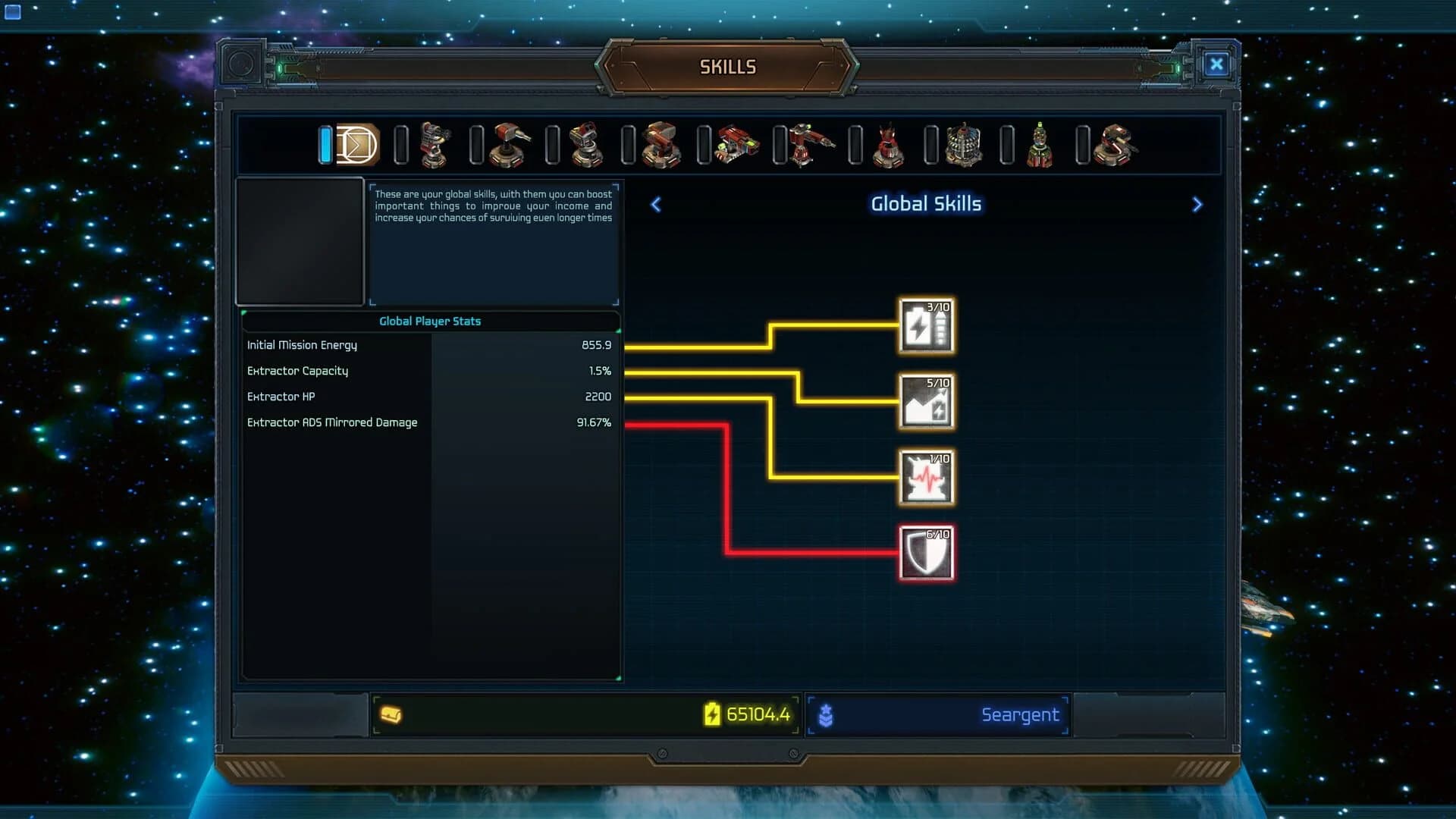The height and width of the screenshot is (819, 1456).
Task: Open the red harvester ship skill category
Action: tap(809, 145)
